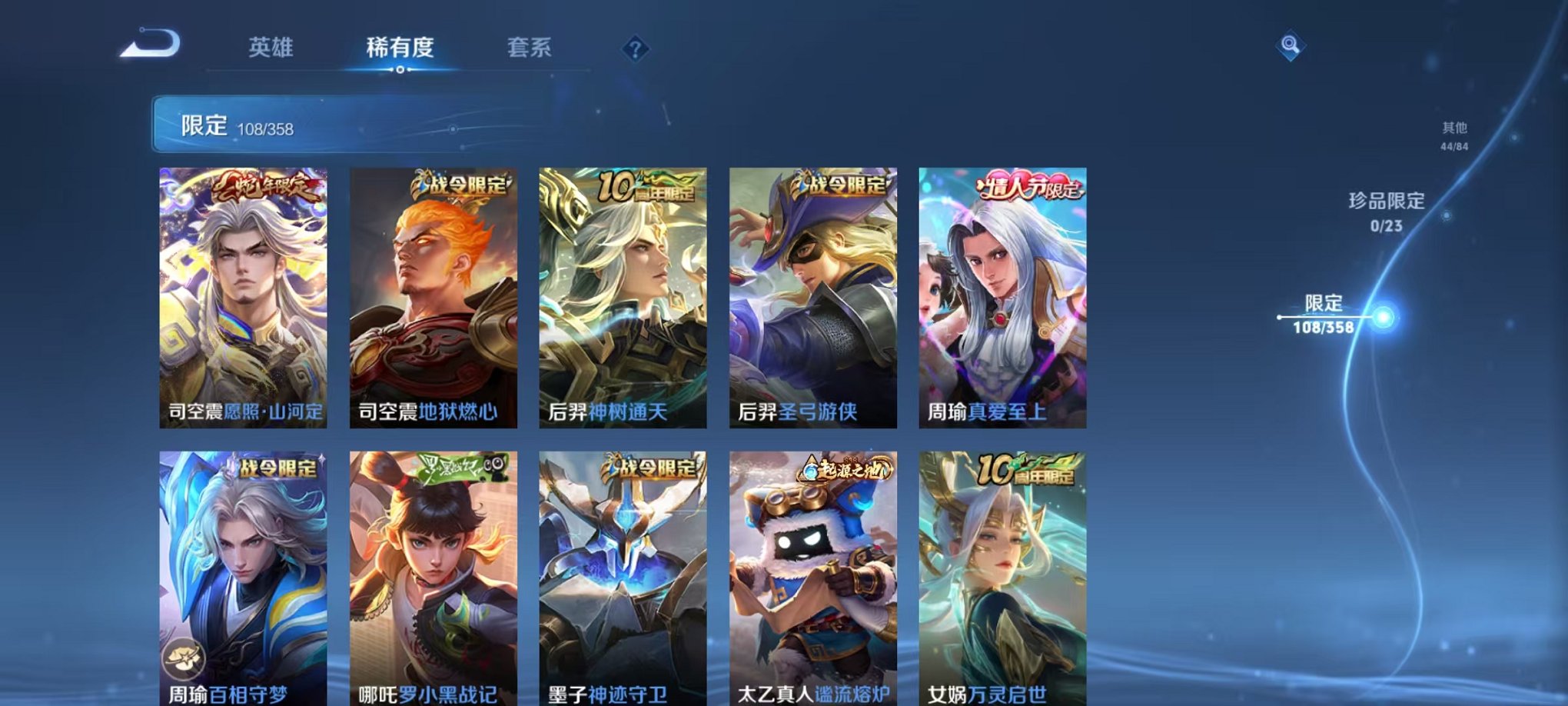The width and height of the screenshot is (1568, 706).
Task: Switch to the 英雄 tab
Action: click(x=272, y=48)
